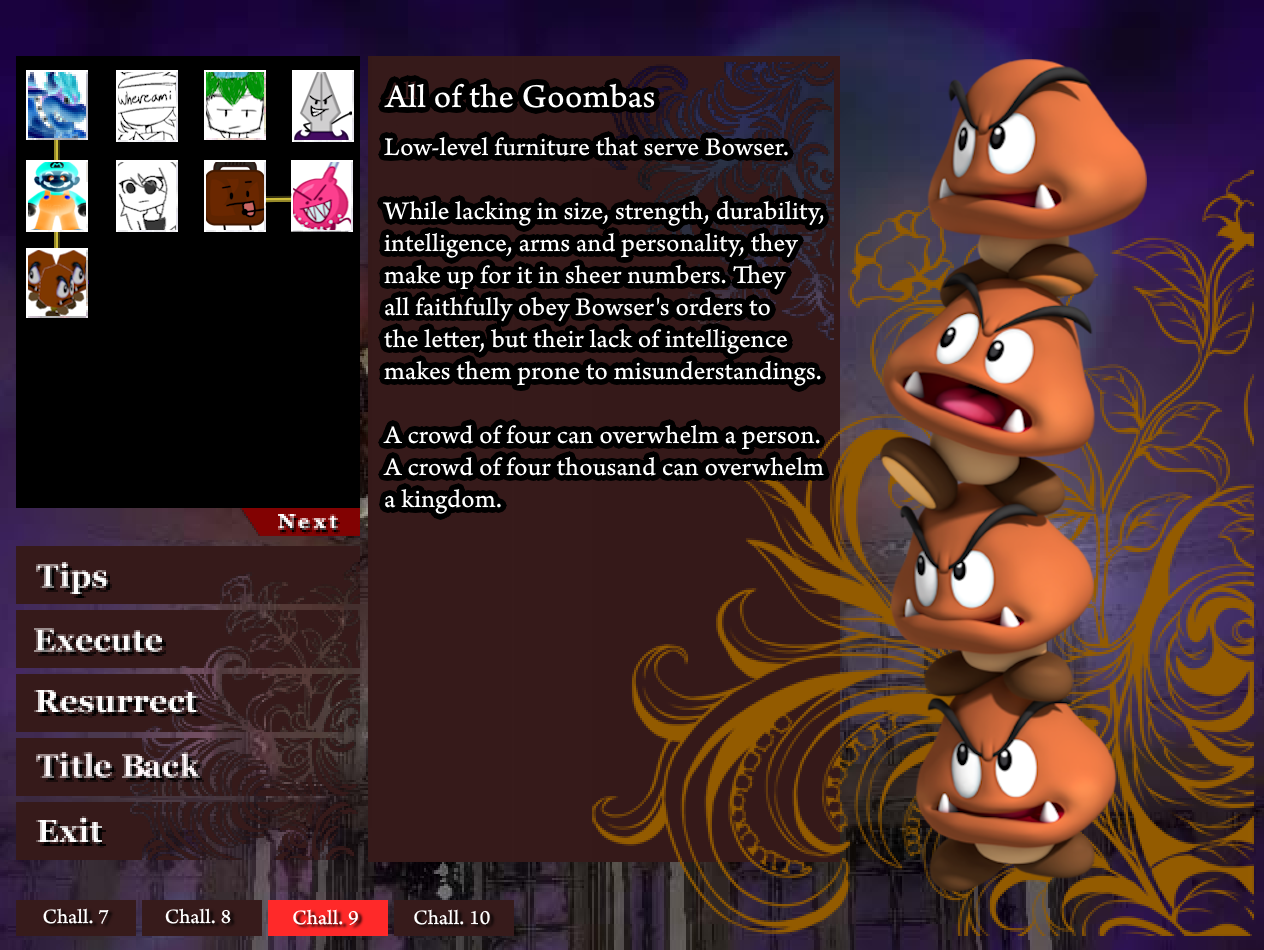Click the red Next button
Screen dimensions: 1264x950
click(x=306, y=522)
